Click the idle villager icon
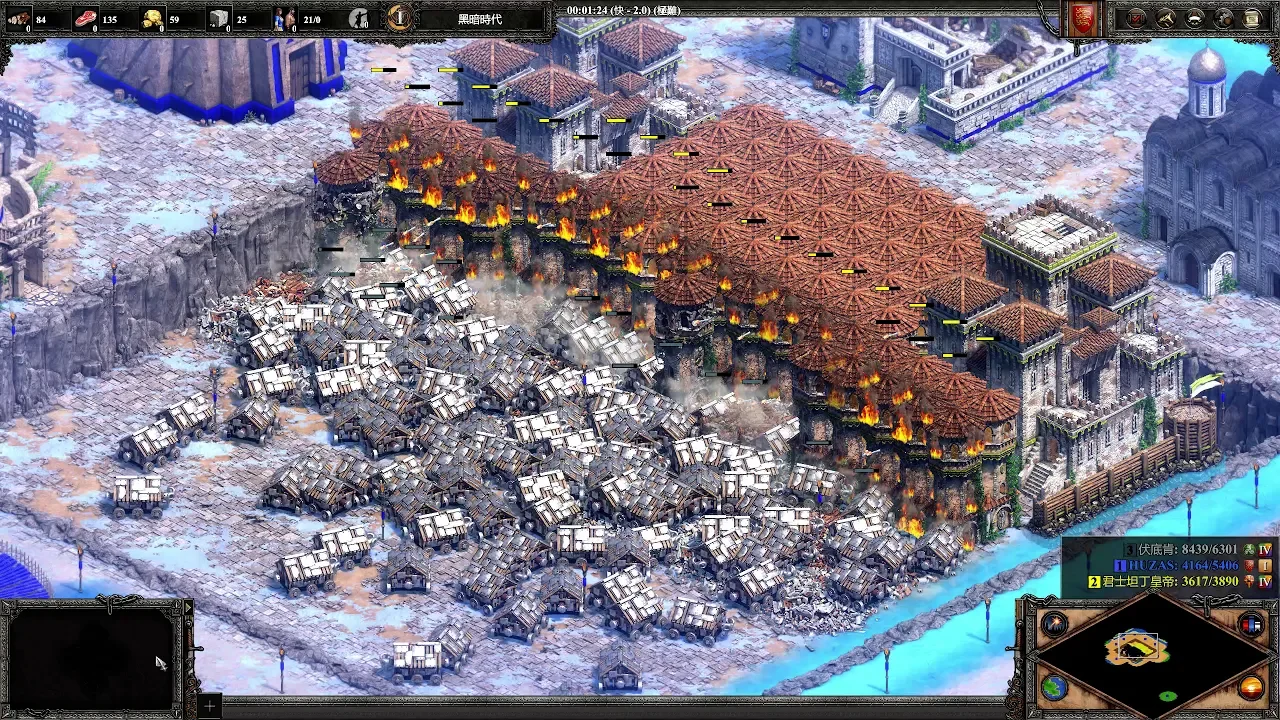The height and width of the screenshot is (720, 1280). tap(360, 18)
